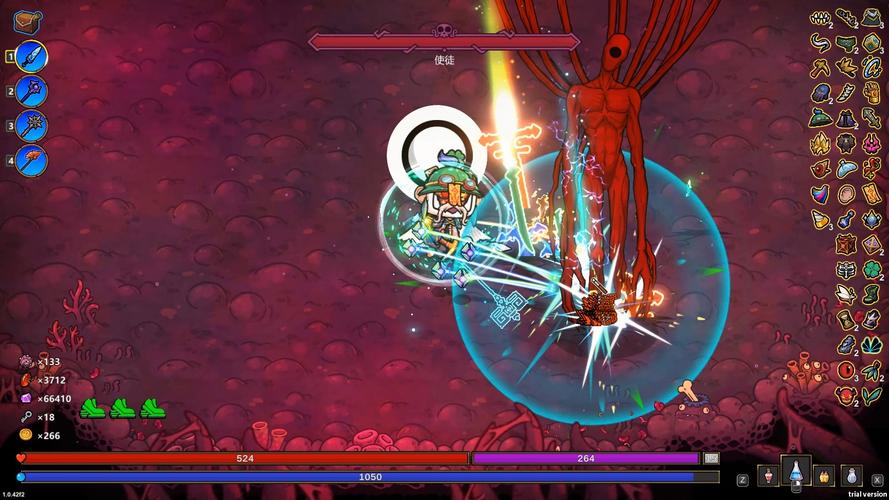
Task: Select the large blue flask potion
Action: coord(796,472)
